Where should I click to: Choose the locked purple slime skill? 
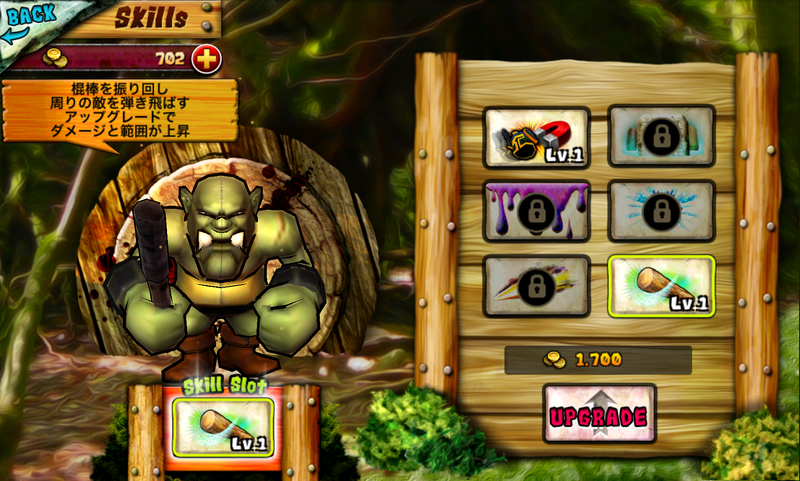coord(536,211)
